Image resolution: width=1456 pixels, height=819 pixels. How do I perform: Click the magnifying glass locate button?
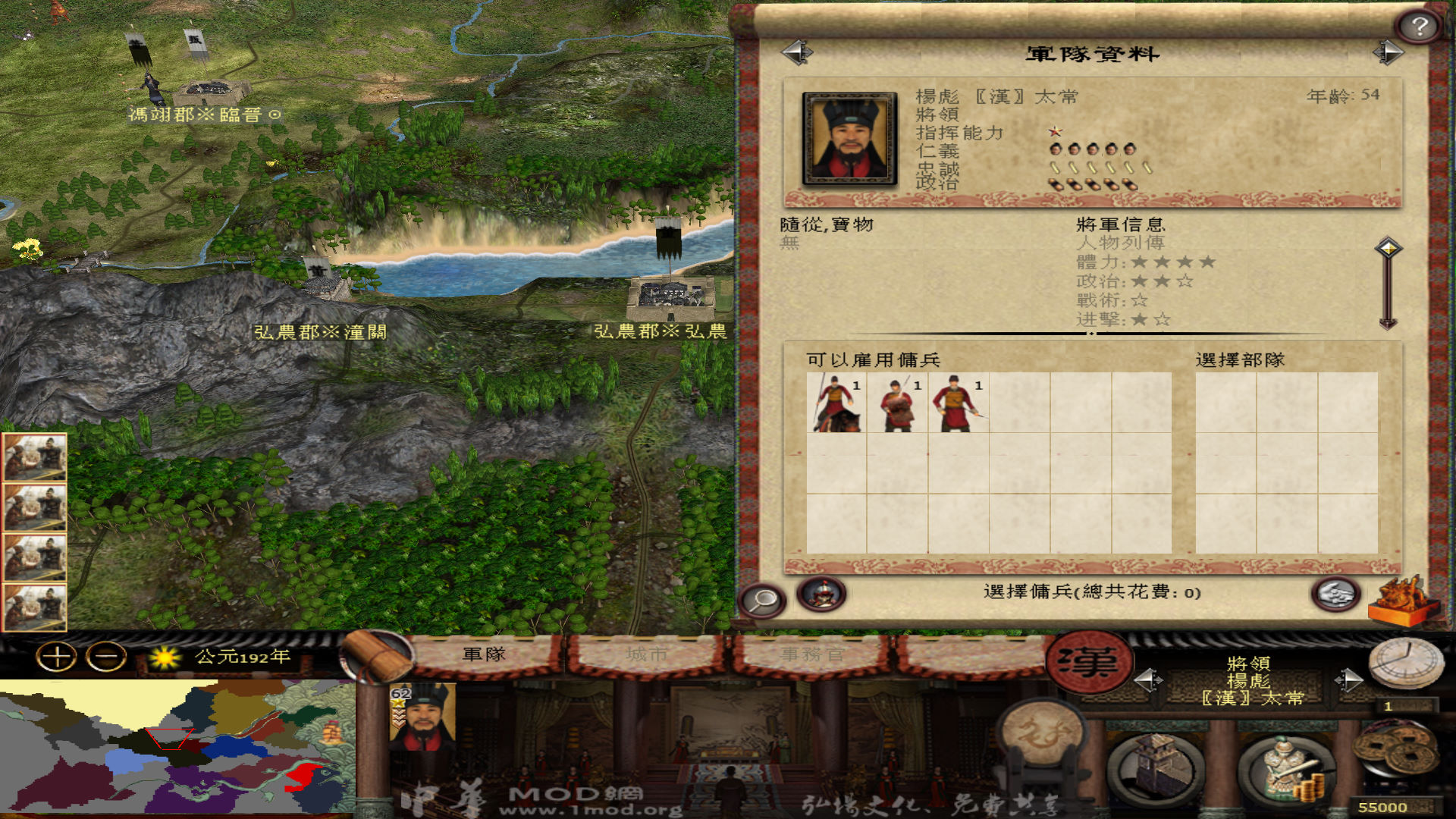click(x=762, y=599)
